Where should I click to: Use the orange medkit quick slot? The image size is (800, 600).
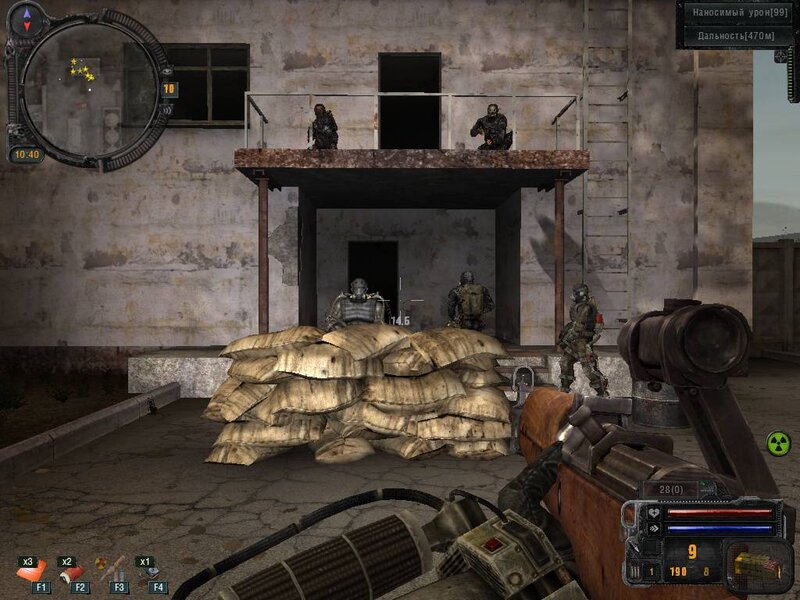point(28,570)
